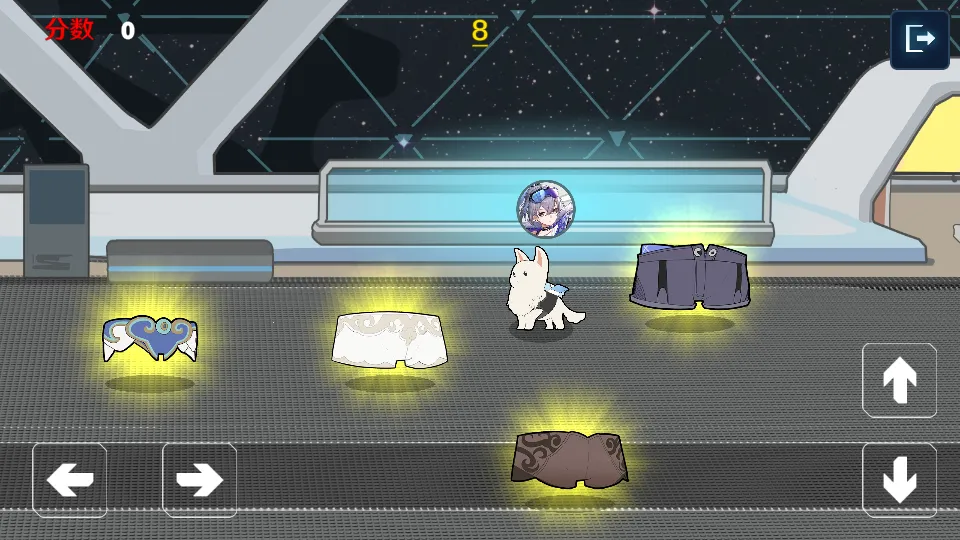This screenshot has width=960, height=540.
Task: Hit the up arrow button
Action: pos(899,380)
